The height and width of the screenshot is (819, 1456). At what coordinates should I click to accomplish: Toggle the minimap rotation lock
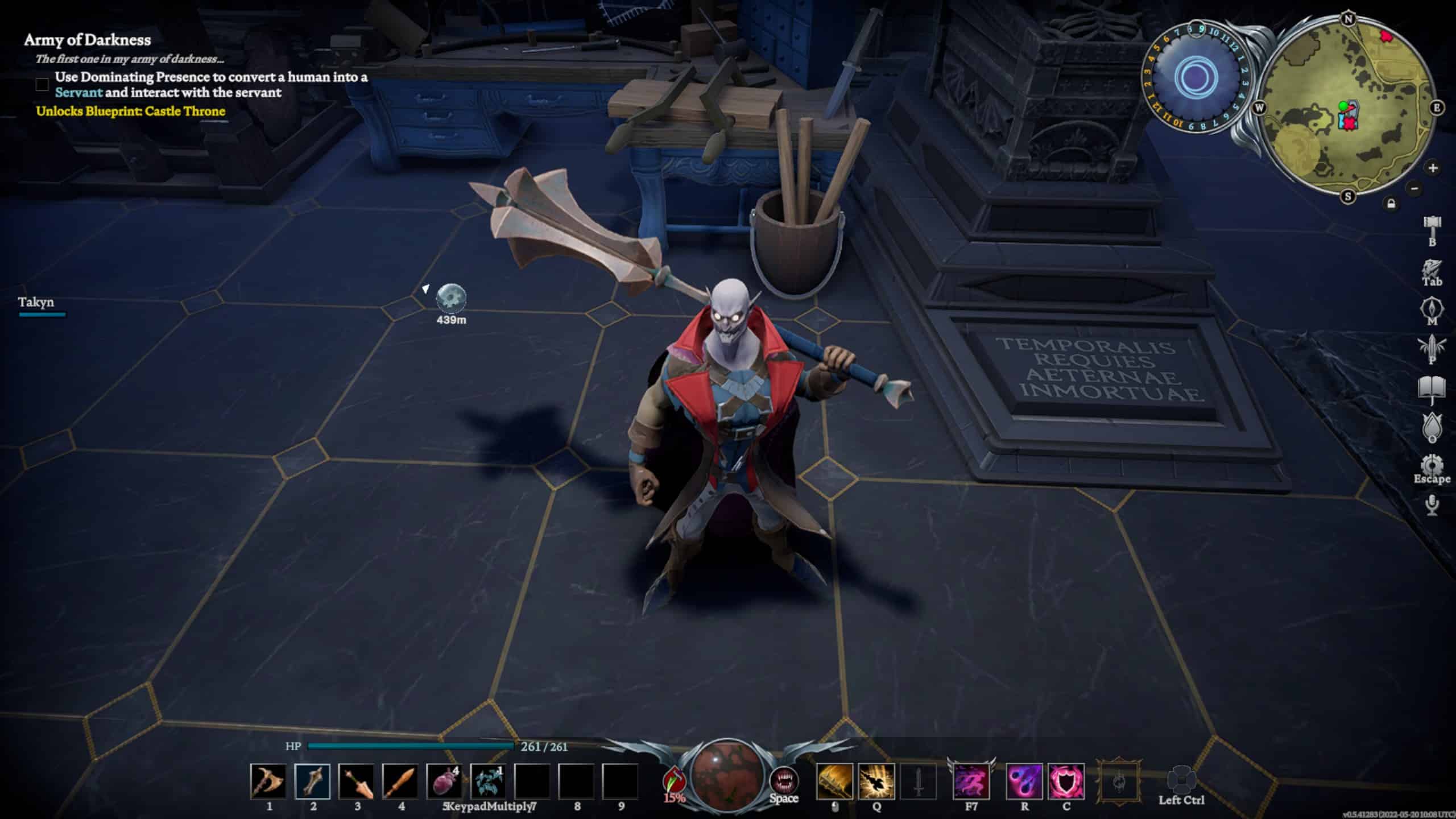pos(1391,204)
